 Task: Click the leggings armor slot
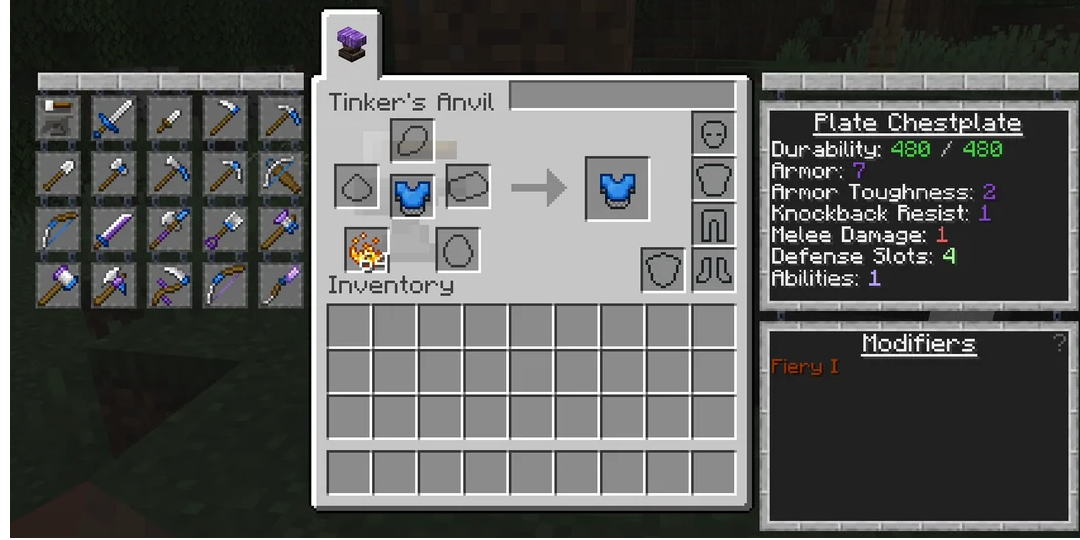click(714, 226)
